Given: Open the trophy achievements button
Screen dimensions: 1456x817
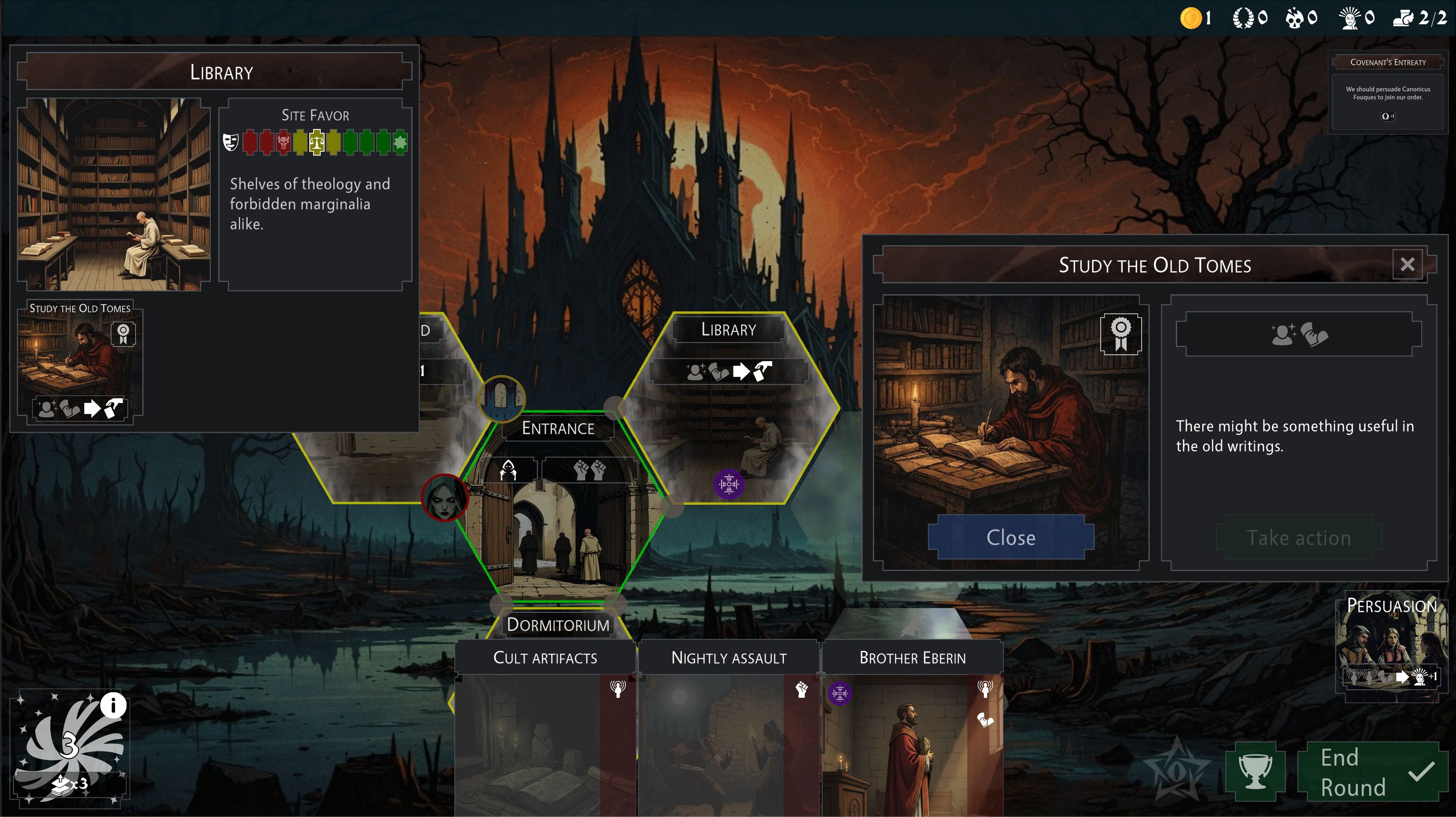Looking at the screenshot, I should pos(1255,772).
